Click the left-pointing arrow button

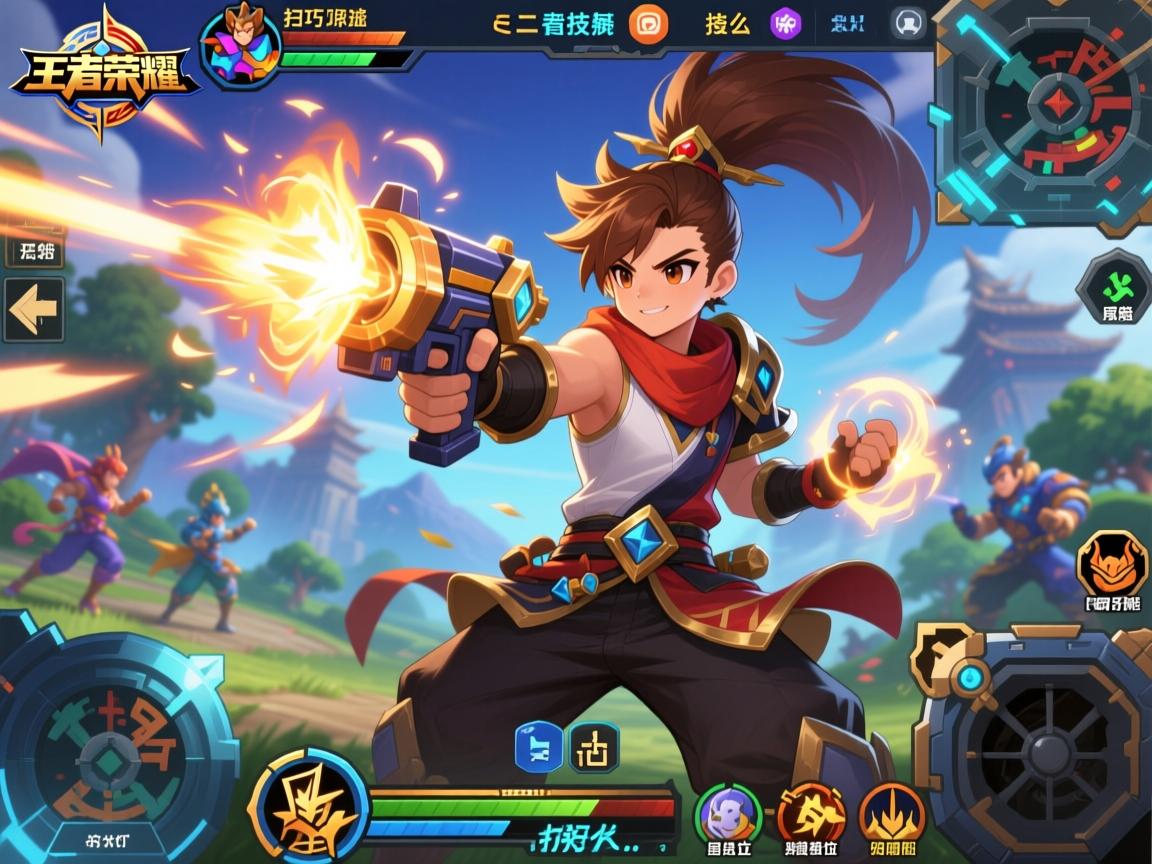click(33, 310)
